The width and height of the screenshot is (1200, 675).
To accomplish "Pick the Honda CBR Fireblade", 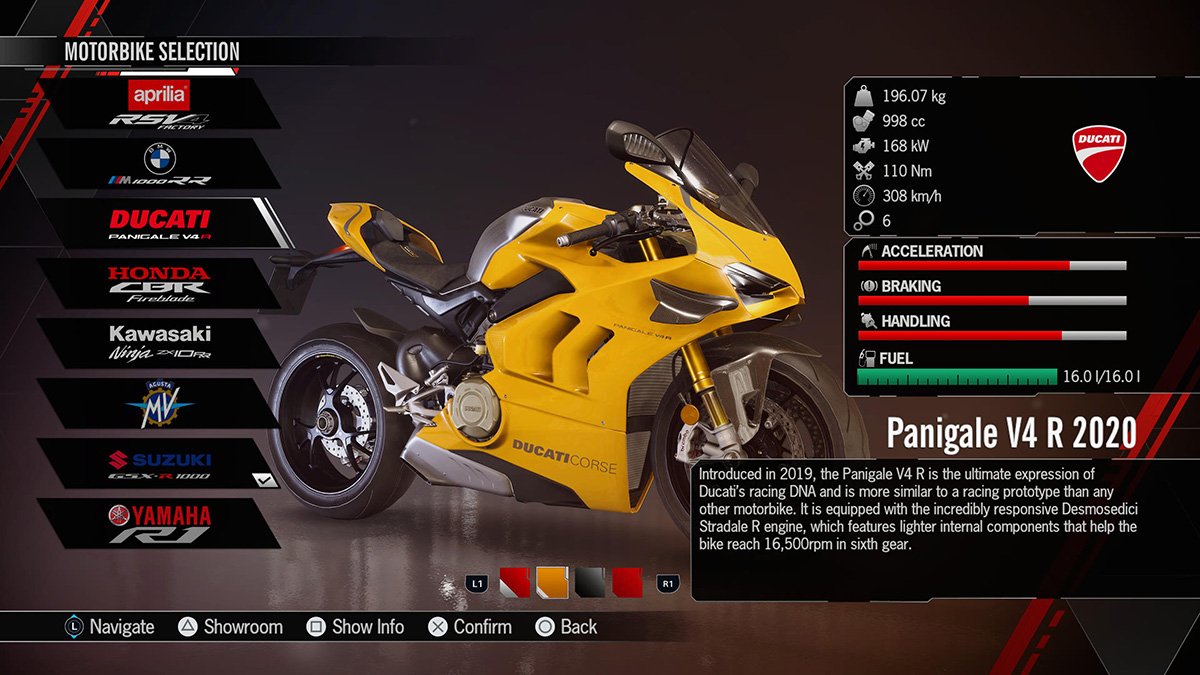I will tap(158, 284).
